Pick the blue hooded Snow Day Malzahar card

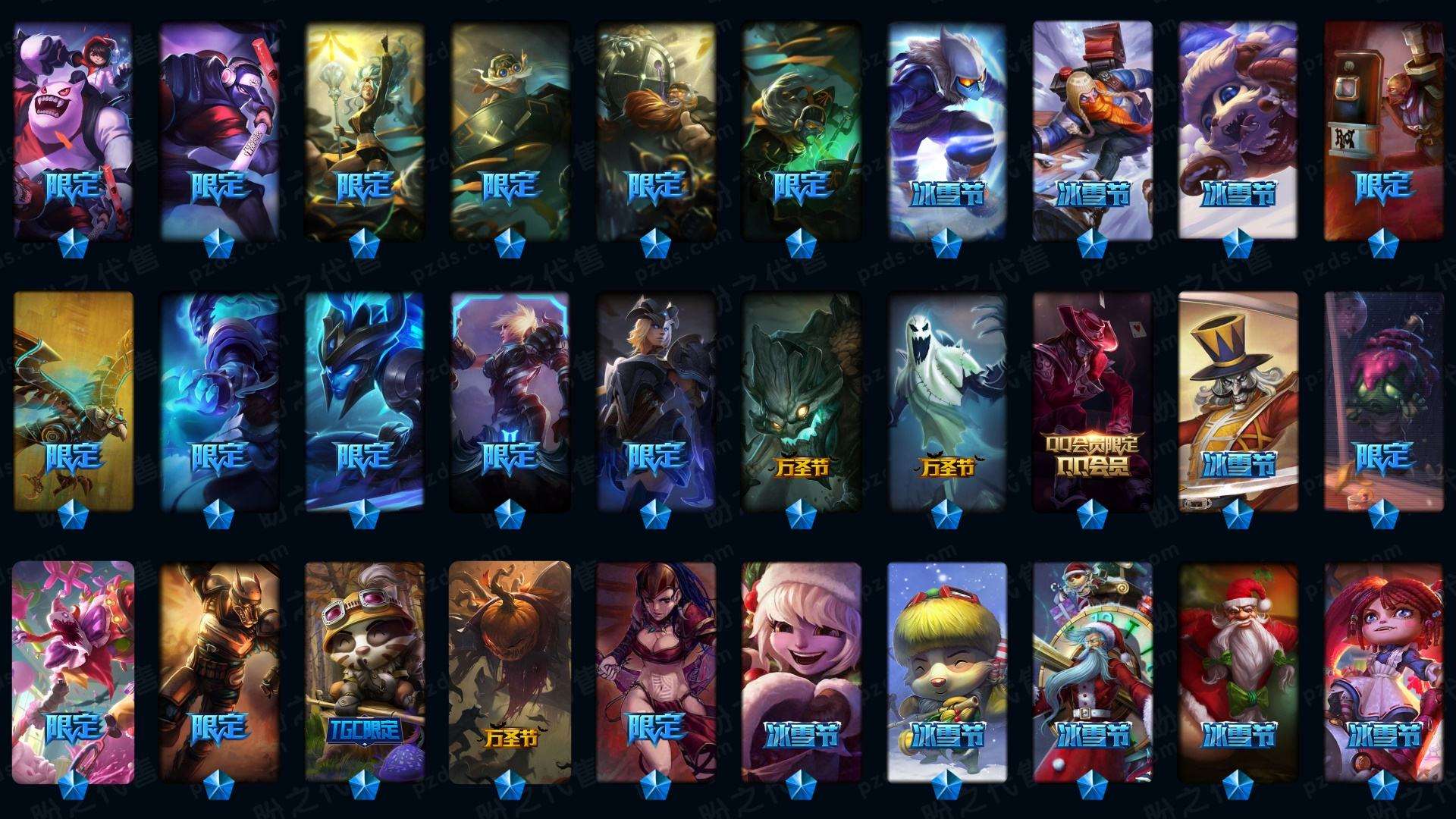click(x=946, y=130)
